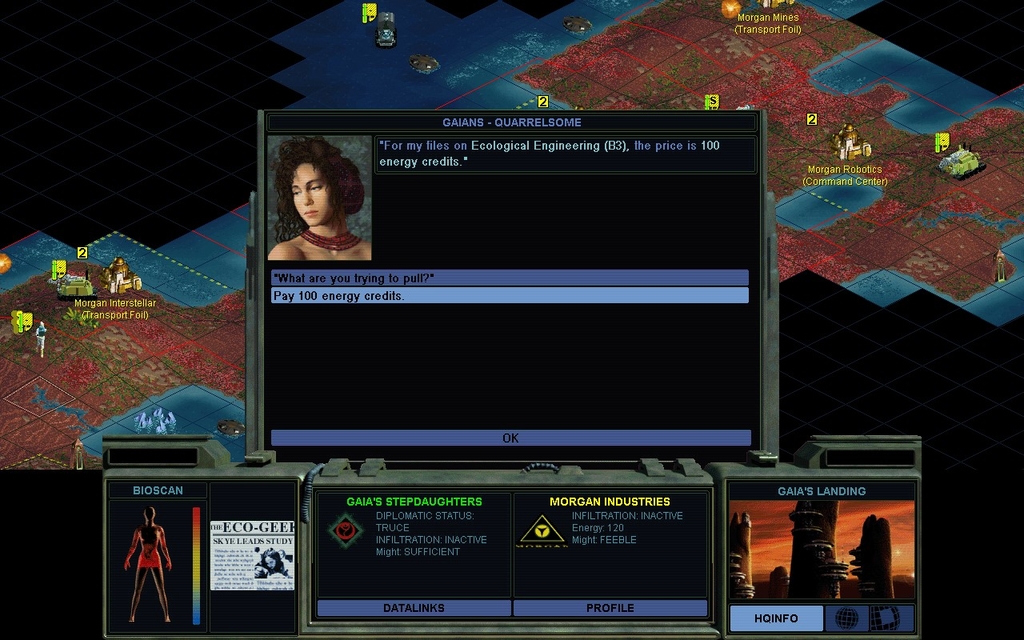Click the grid letter D icon button
Viewport: 1024px width, 640px height.
884,618
